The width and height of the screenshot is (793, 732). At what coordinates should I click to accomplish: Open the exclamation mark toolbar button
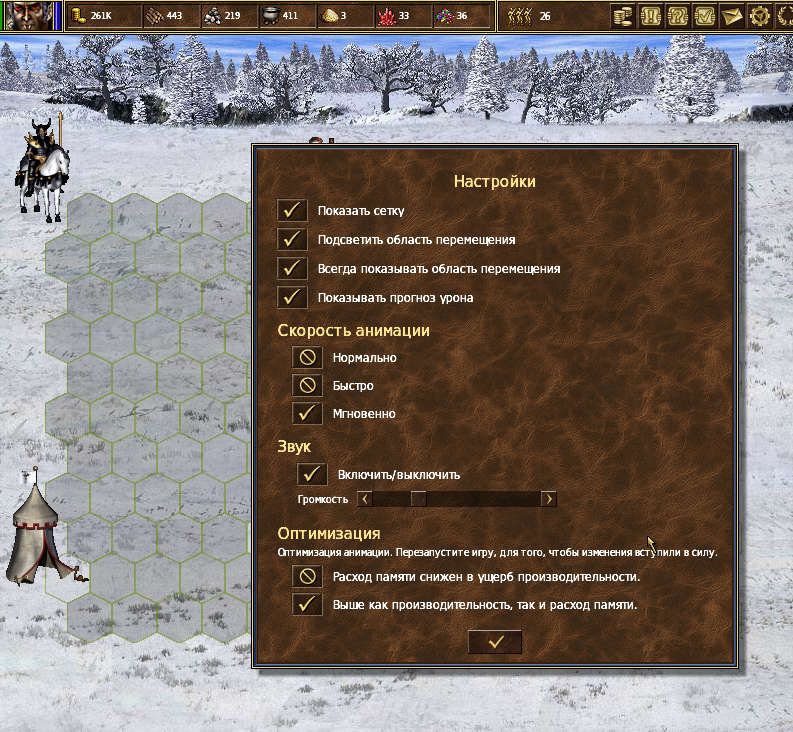[x=650, y=16]
